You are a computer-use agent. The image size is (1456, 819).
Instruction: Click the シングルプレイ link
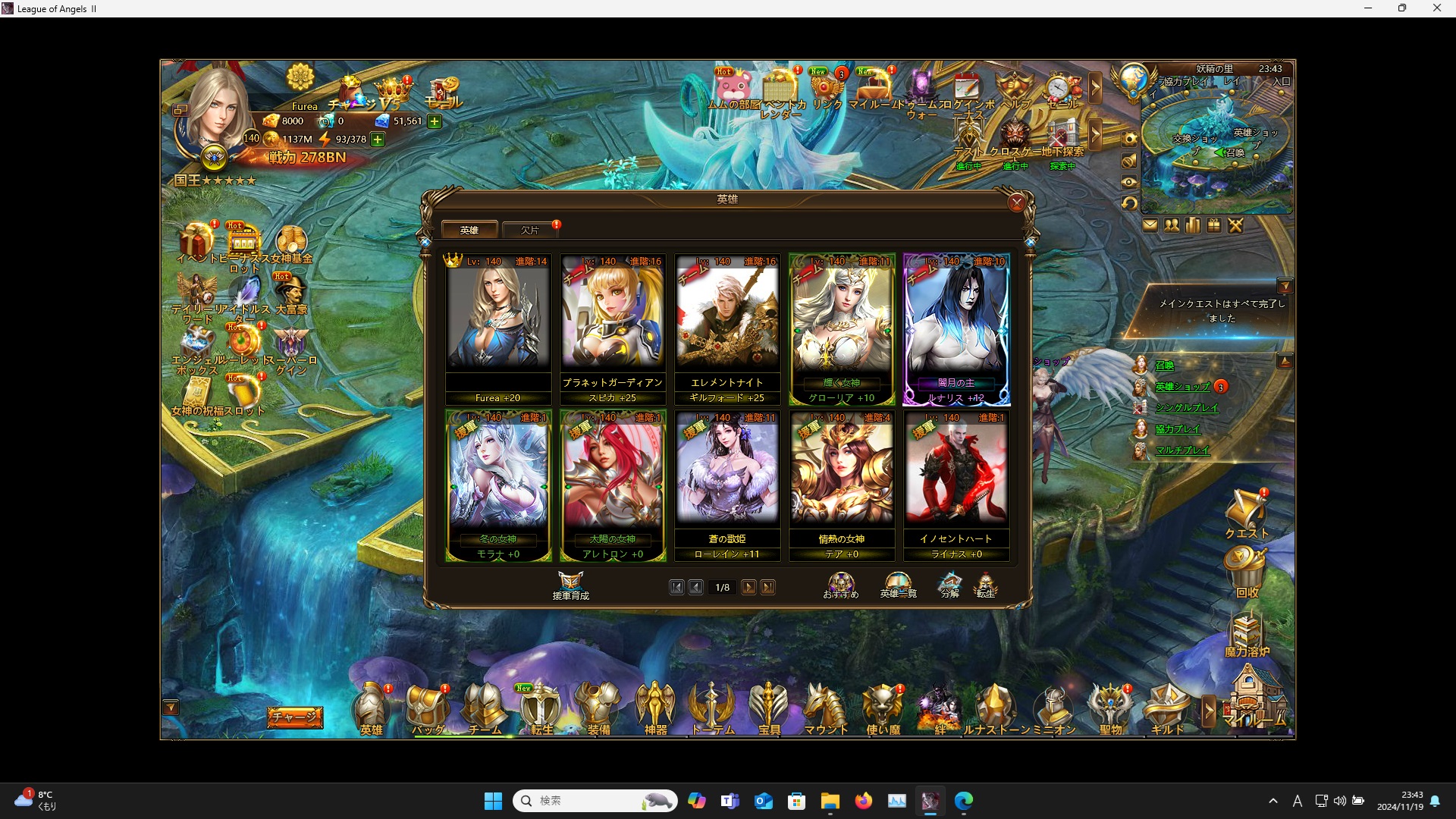[1188, 407]
